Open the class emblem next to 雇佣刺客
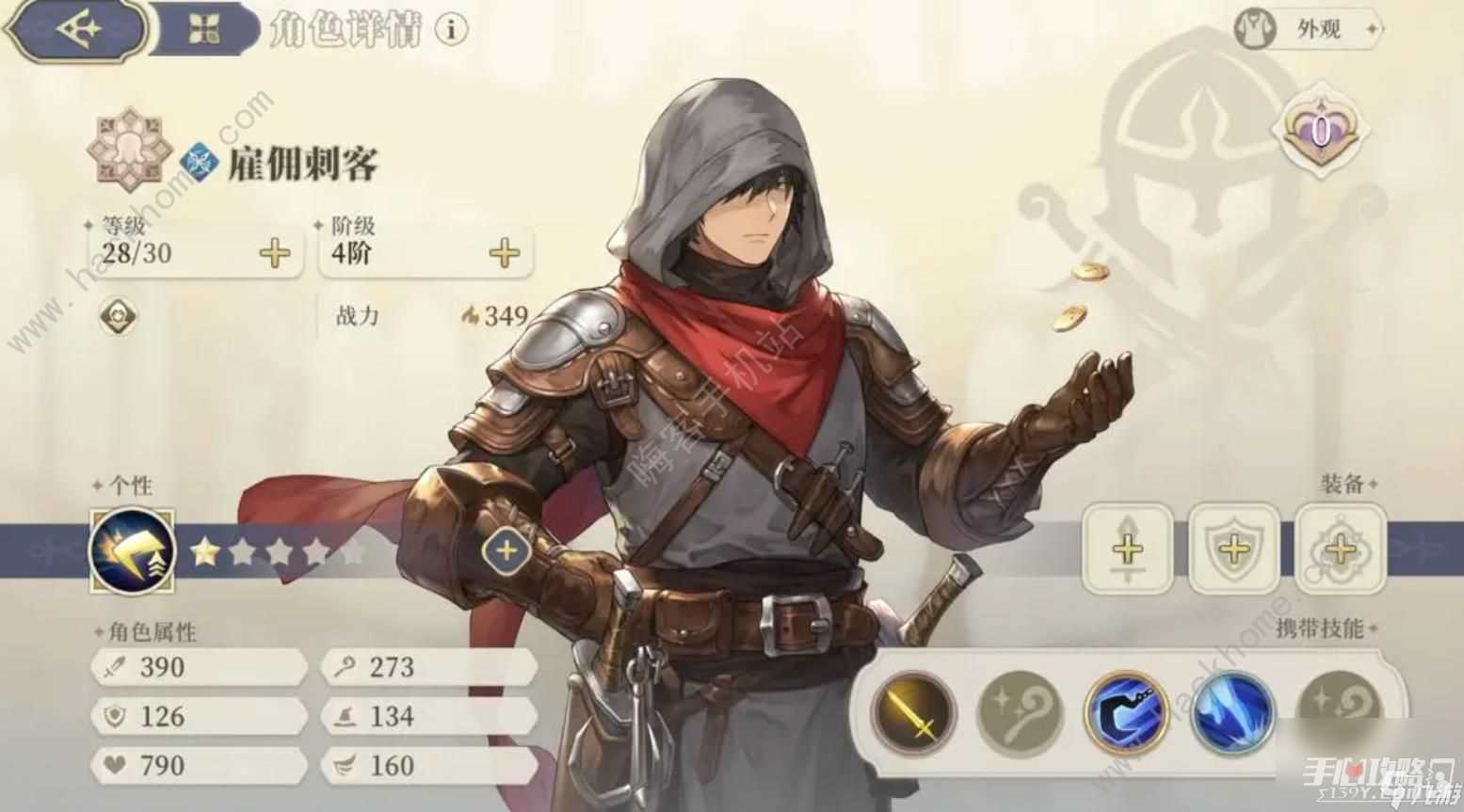1464x812 pixels. pyautogui.click(x=198, y=163)
